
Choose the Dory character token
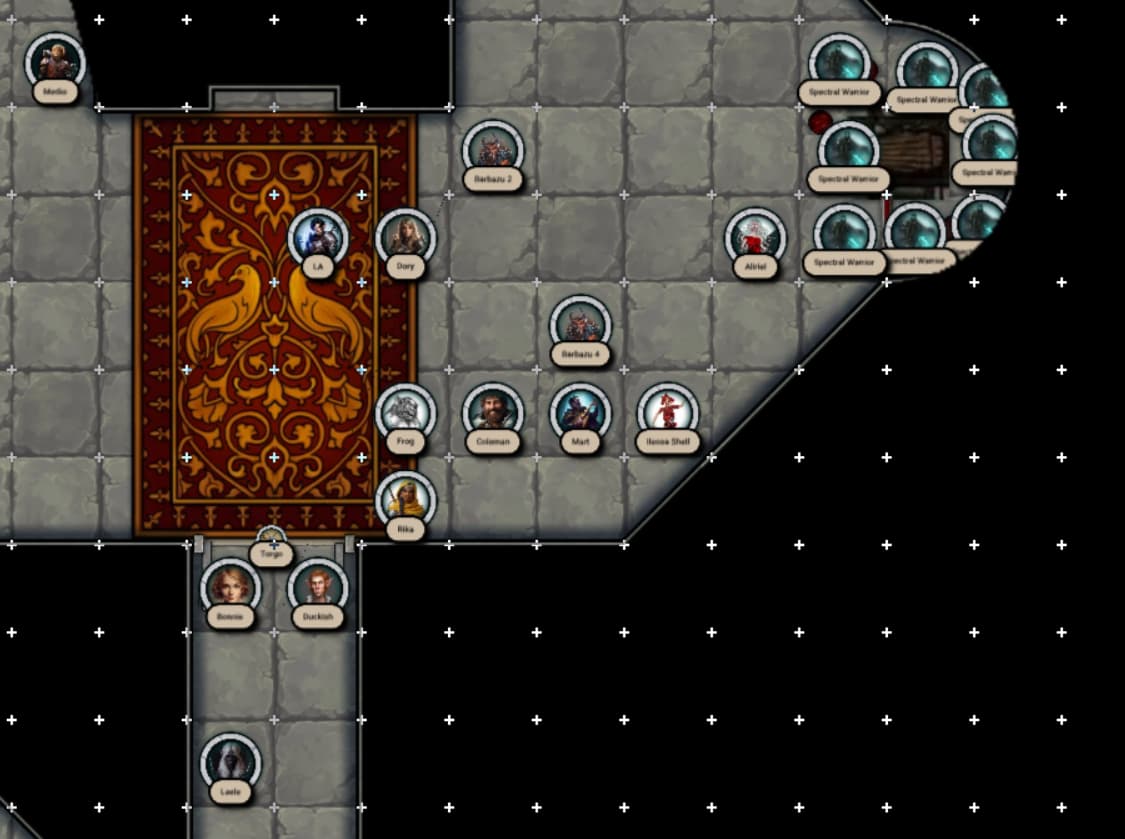[x=405, y=239]
